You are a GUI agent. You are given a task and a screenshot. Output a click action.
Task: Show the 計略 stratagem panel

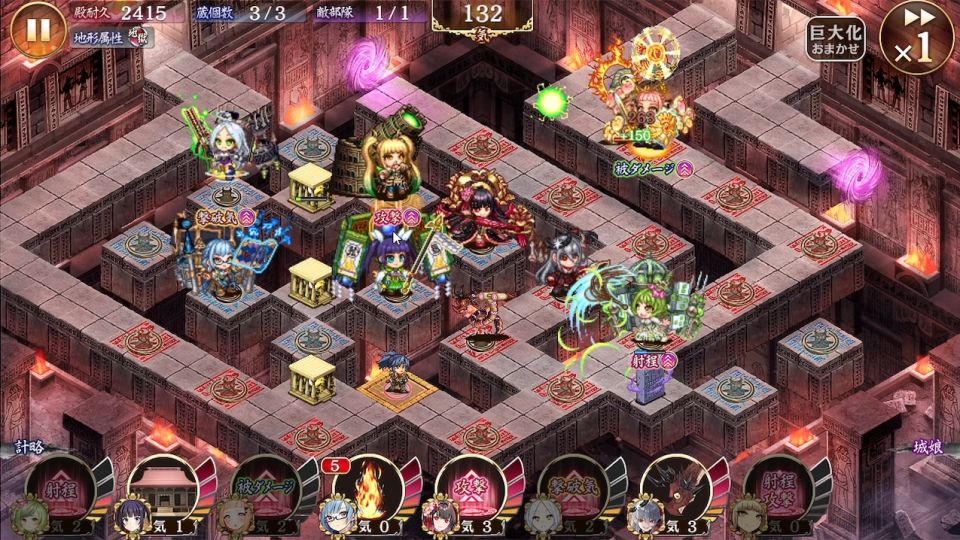point(32,451)
